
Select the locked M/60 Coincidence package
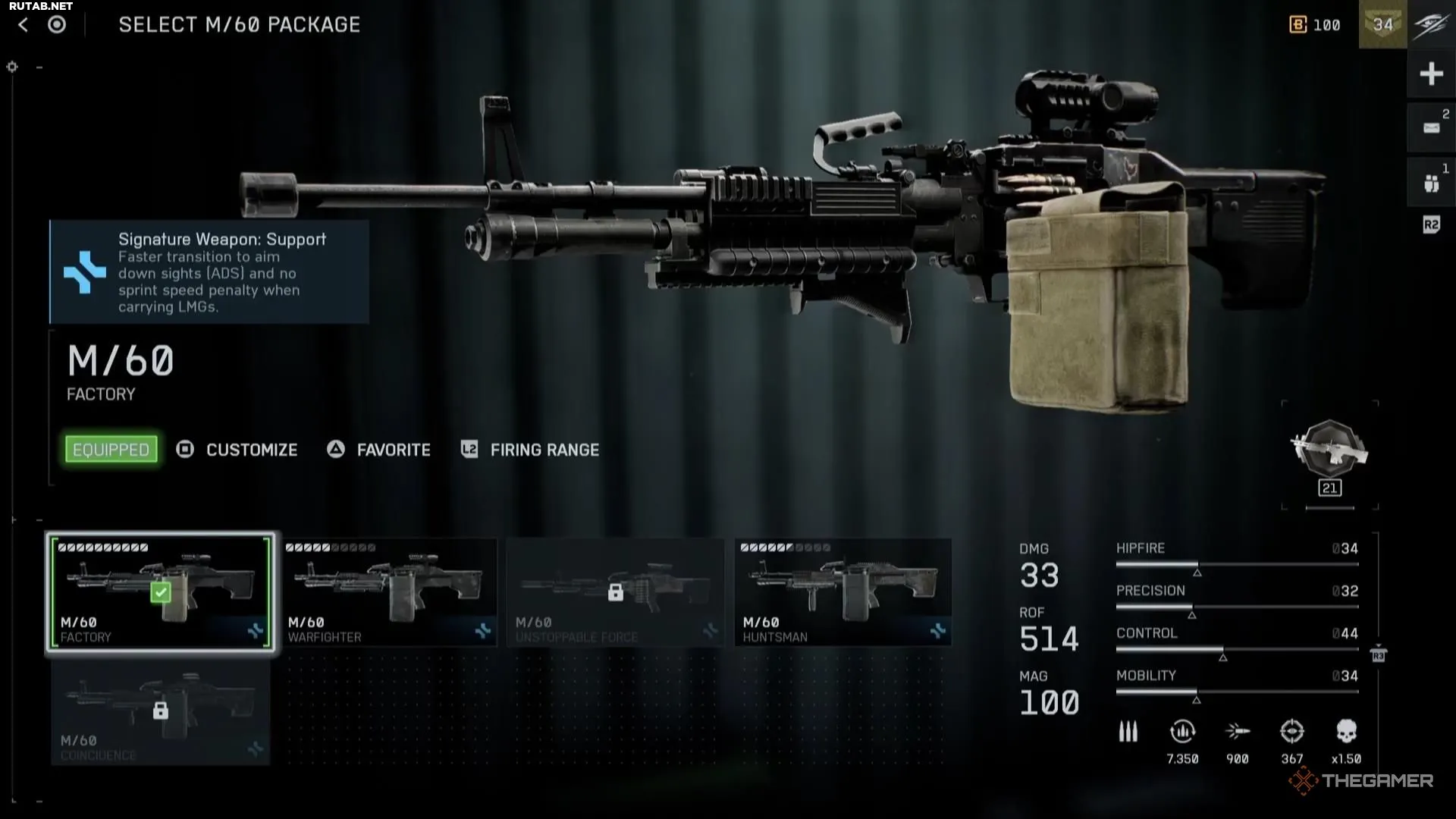(161, 713)
